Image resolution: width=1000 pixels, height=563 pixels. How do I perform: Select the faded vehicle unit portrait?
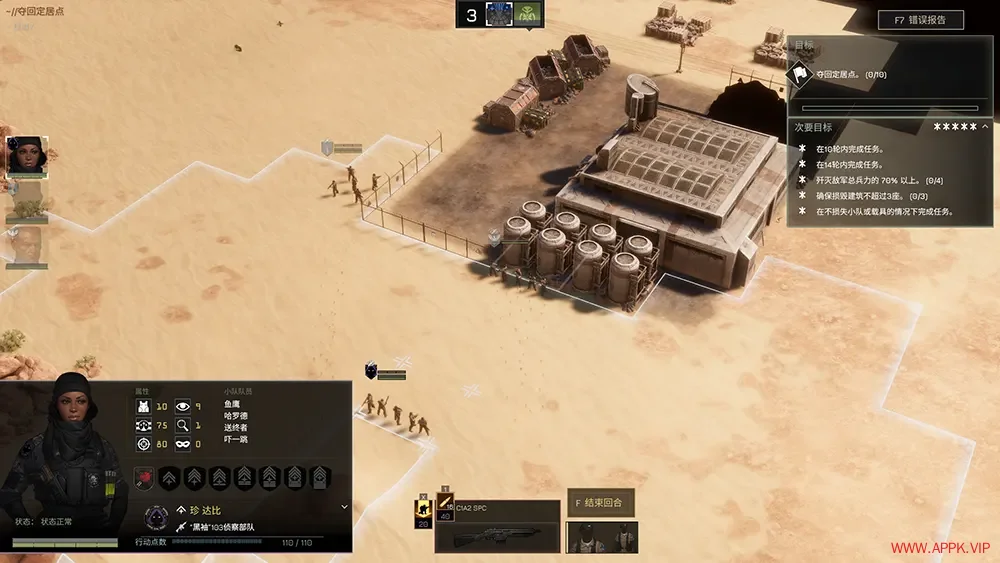pos(27,202)
